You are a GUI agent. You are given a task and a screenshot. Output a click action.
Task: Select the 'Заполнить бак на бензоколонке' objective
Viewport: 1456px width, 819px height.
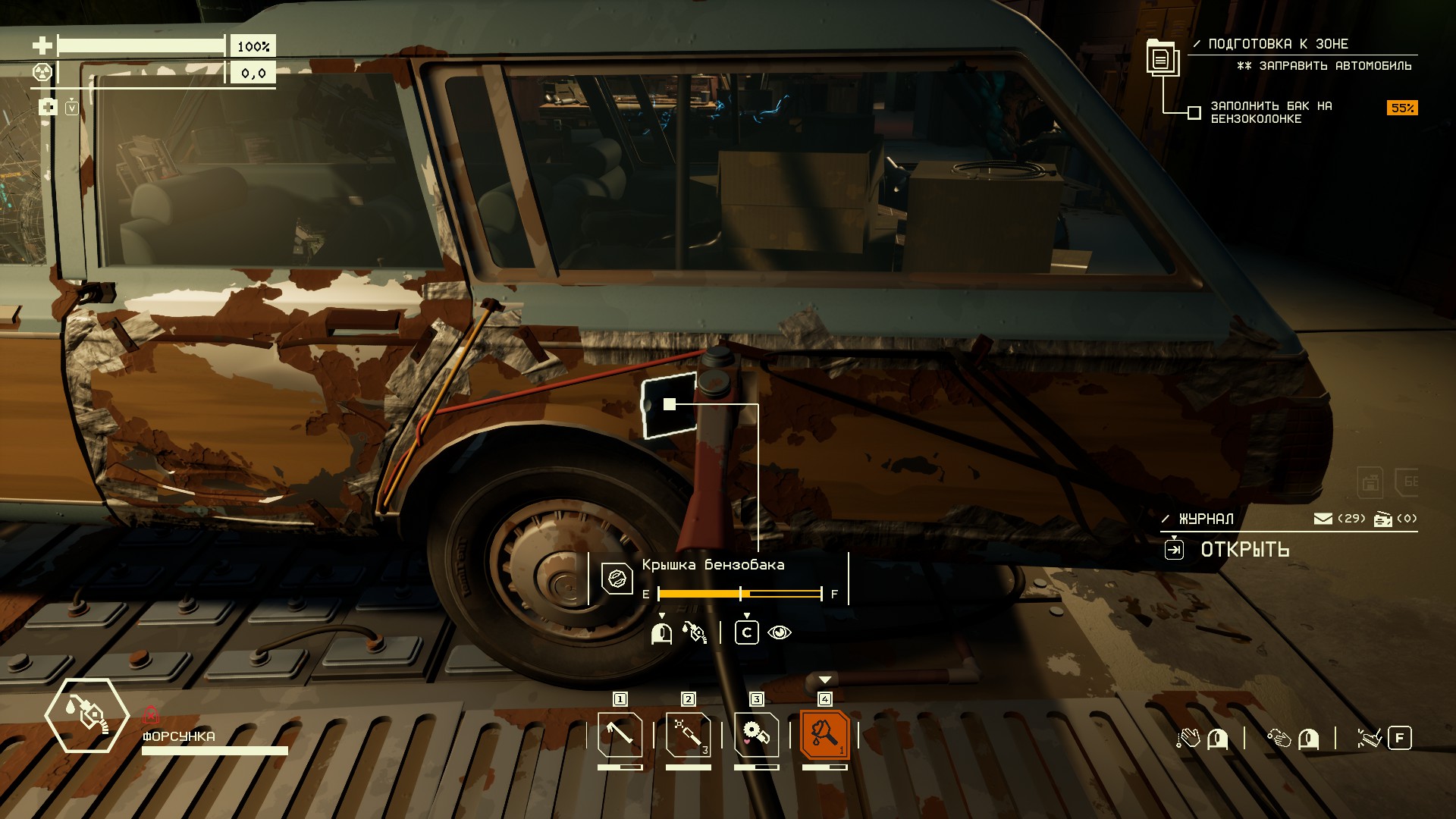(x=1270, y=112)
